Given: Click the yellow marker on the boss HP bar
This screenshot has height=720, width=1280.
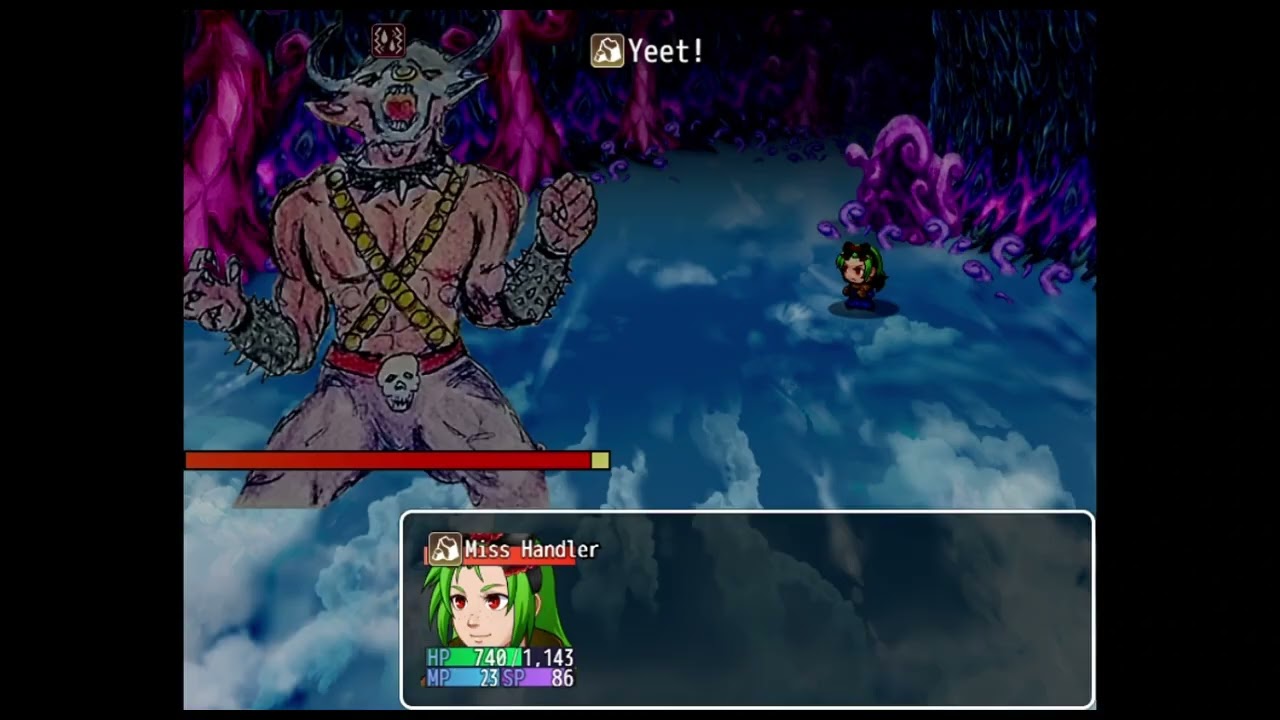Looking at the screenshot, I should point(601,461).
